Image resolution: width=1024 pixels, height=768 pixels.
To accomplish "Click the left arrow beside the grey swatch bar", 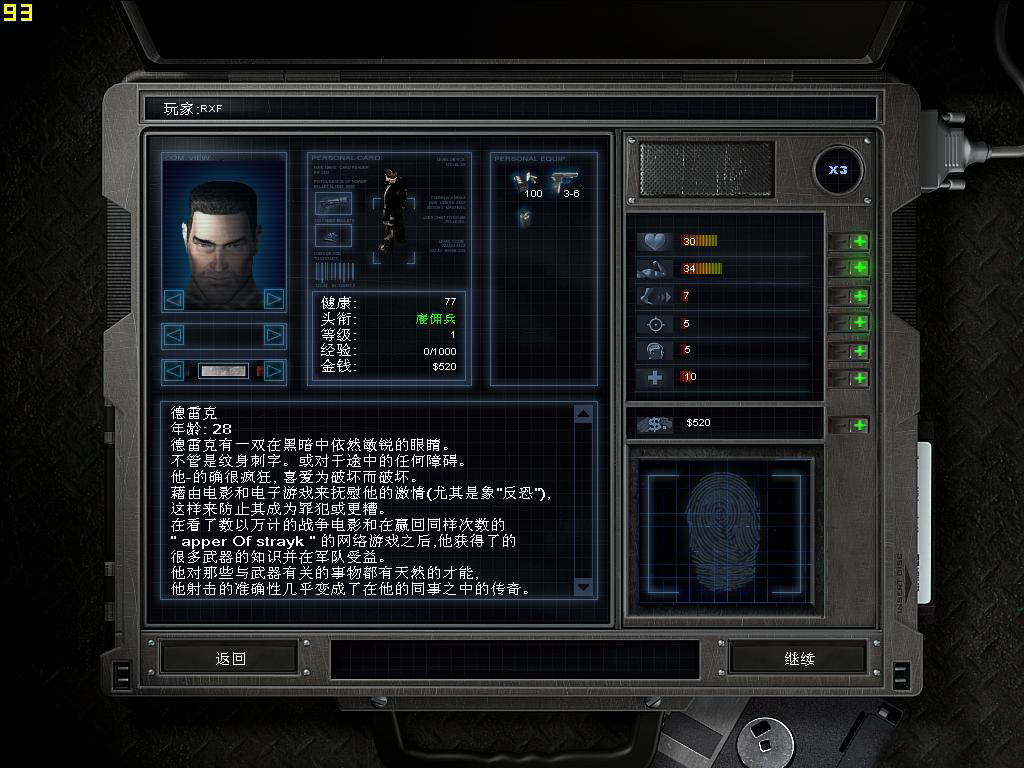I will point(174,371).
